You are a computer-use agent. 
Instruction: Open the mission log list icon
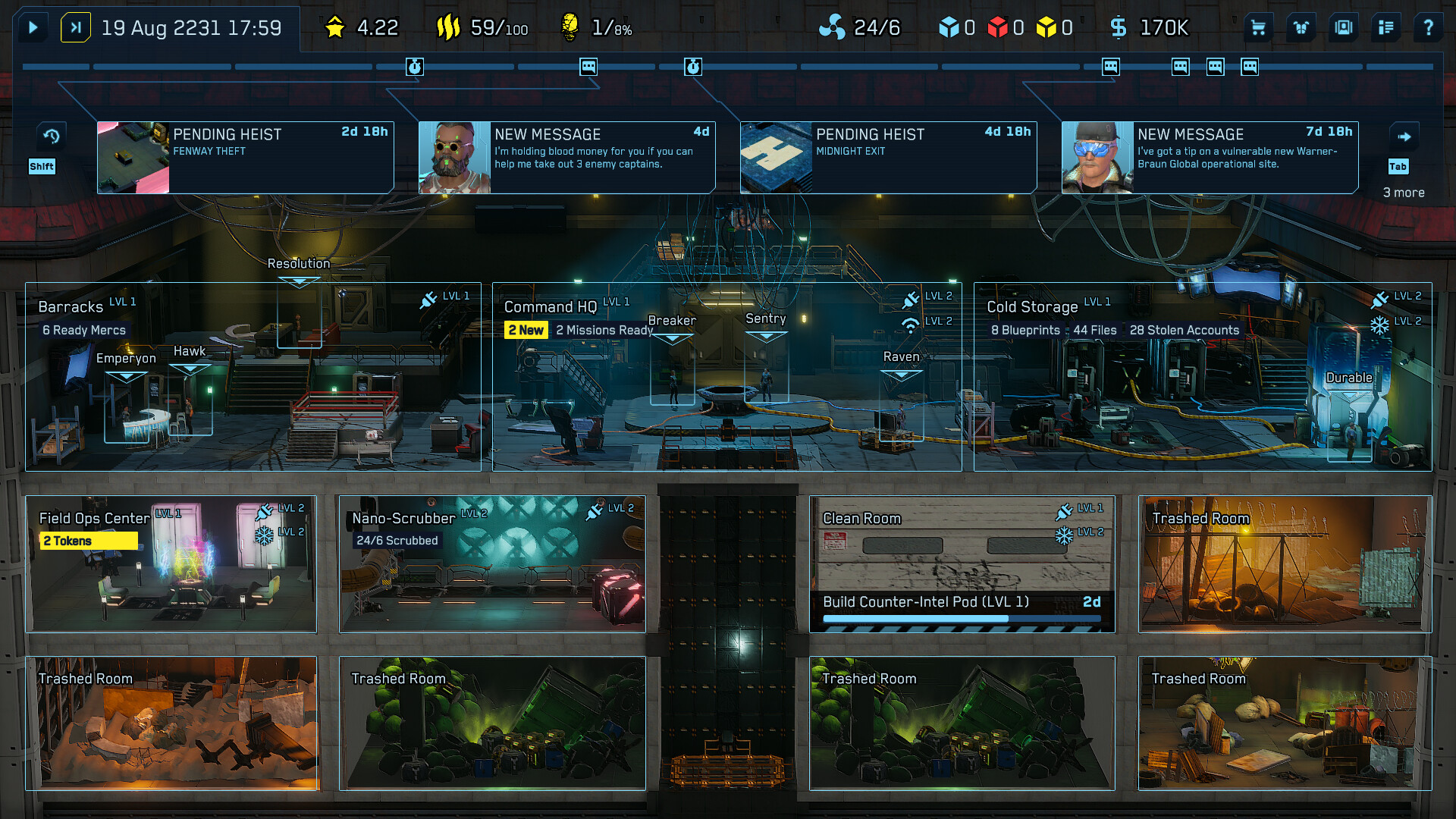tap(1385, 27)
